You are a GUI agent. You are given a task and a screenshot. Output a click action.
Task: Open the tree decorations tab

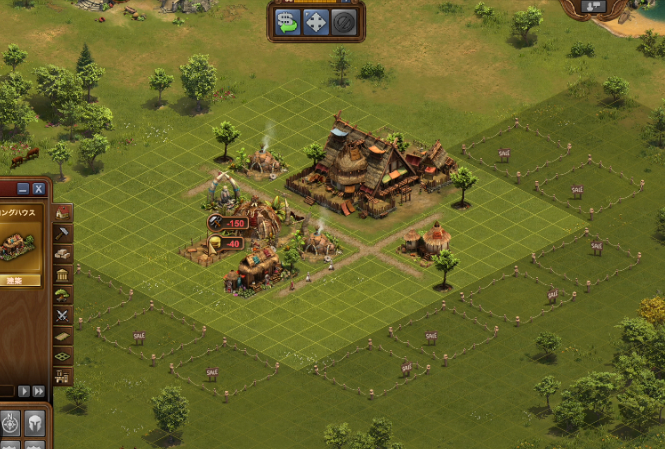point(63,295)
